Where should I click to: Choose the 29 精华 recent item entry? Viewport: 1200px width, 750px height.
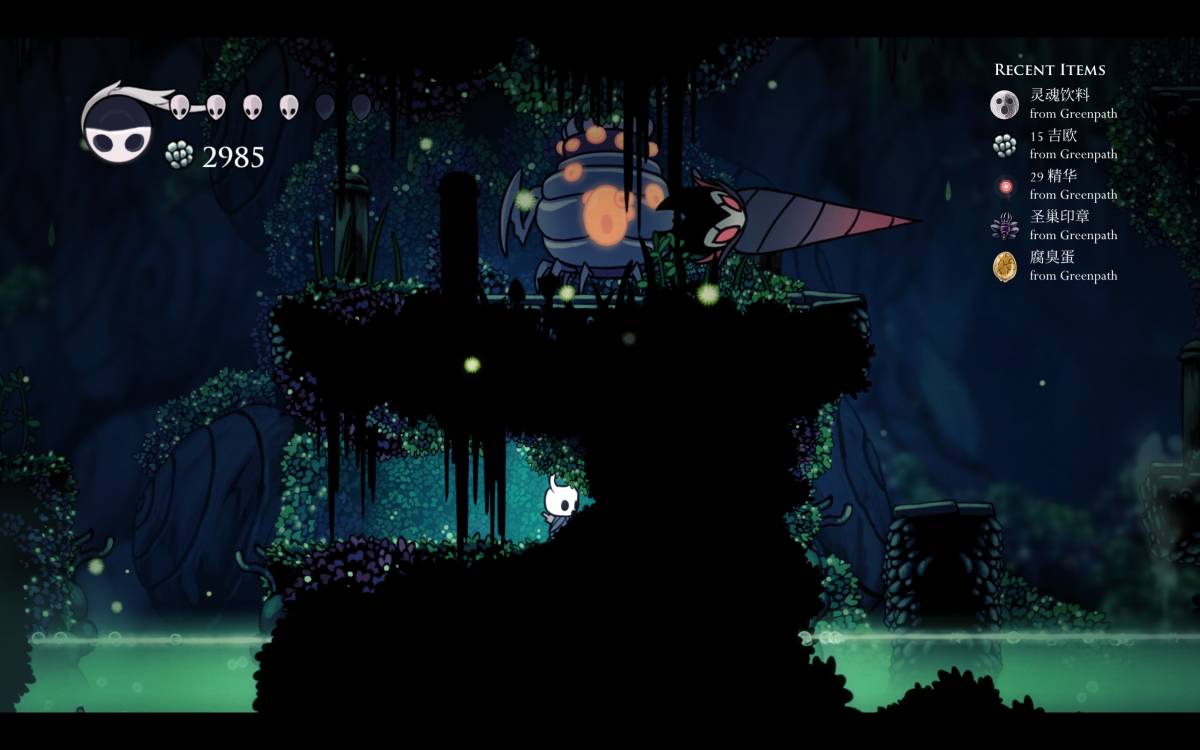(1054, 185)
